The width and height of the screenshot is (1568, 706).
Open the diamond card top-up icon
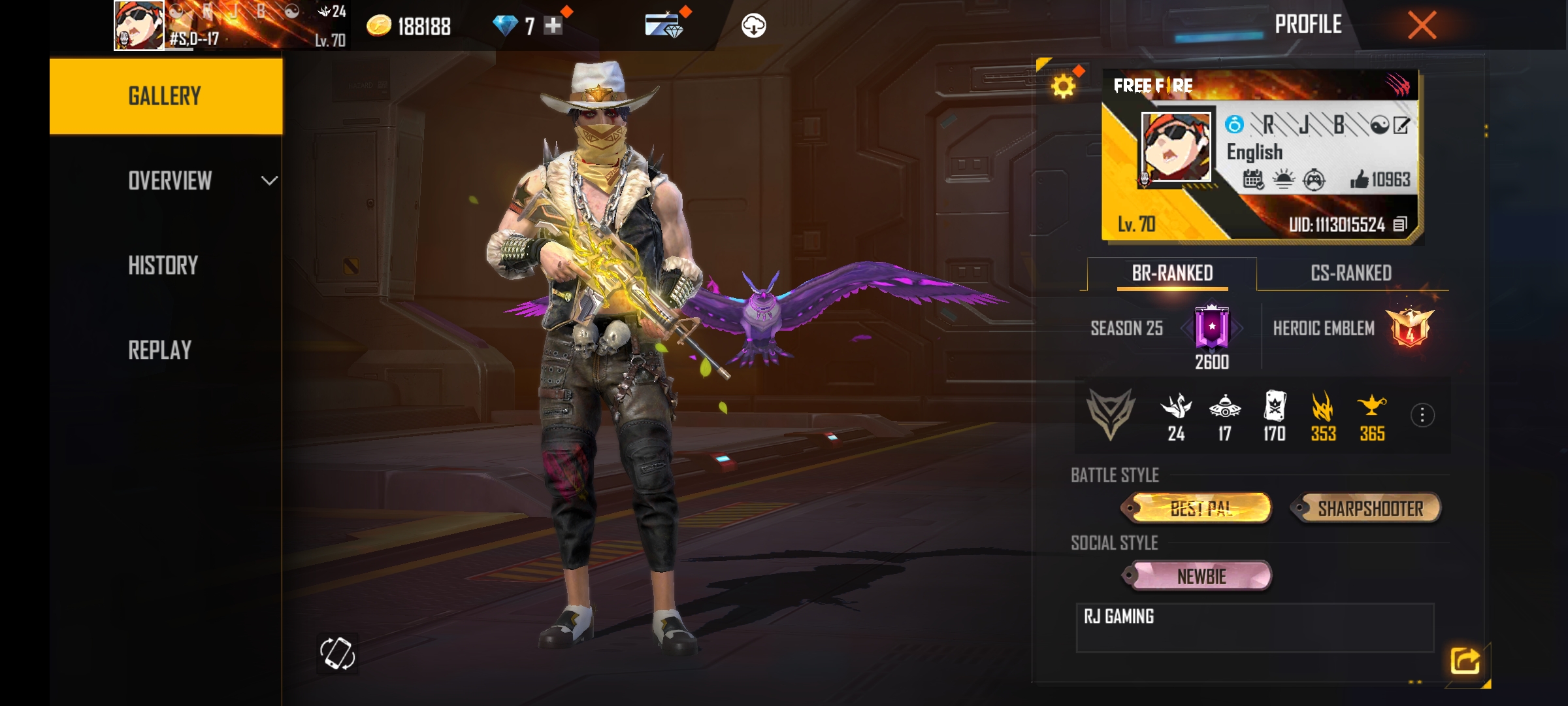663,26
